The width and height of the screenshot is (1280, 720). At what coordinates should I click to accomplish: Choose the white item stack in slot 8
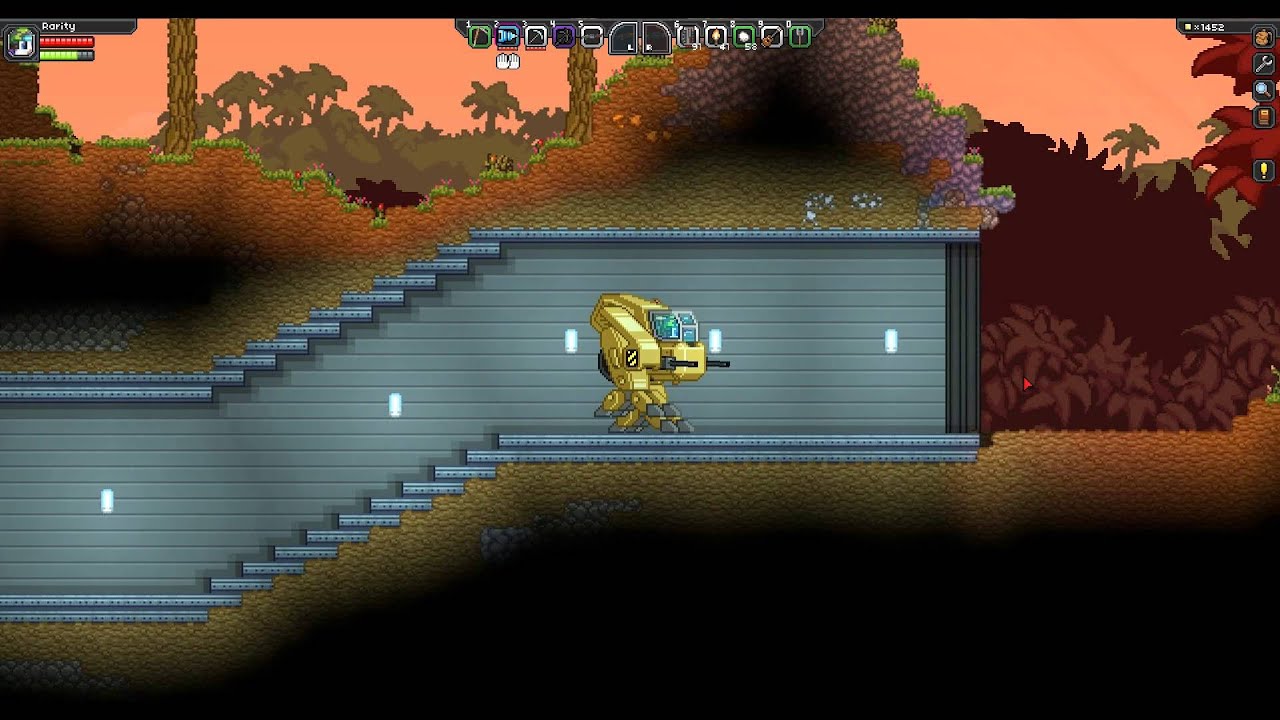pyautogui.click(x=744, y=37)
